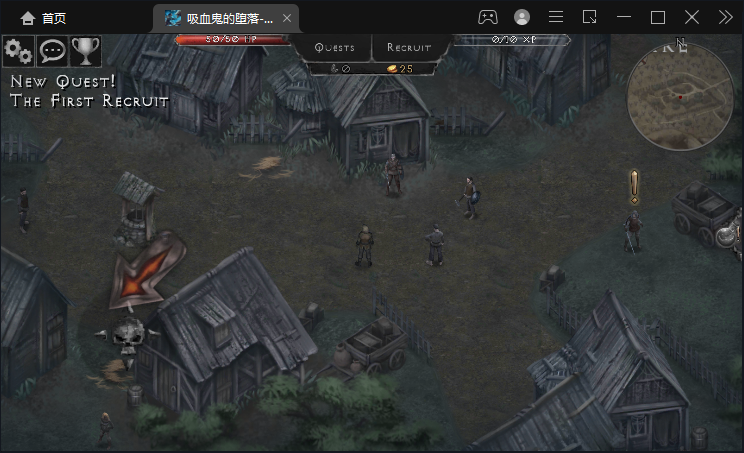Open the Quests panel
The width and height of the screenshot is (744, 453).
click(x=334, y=47)
